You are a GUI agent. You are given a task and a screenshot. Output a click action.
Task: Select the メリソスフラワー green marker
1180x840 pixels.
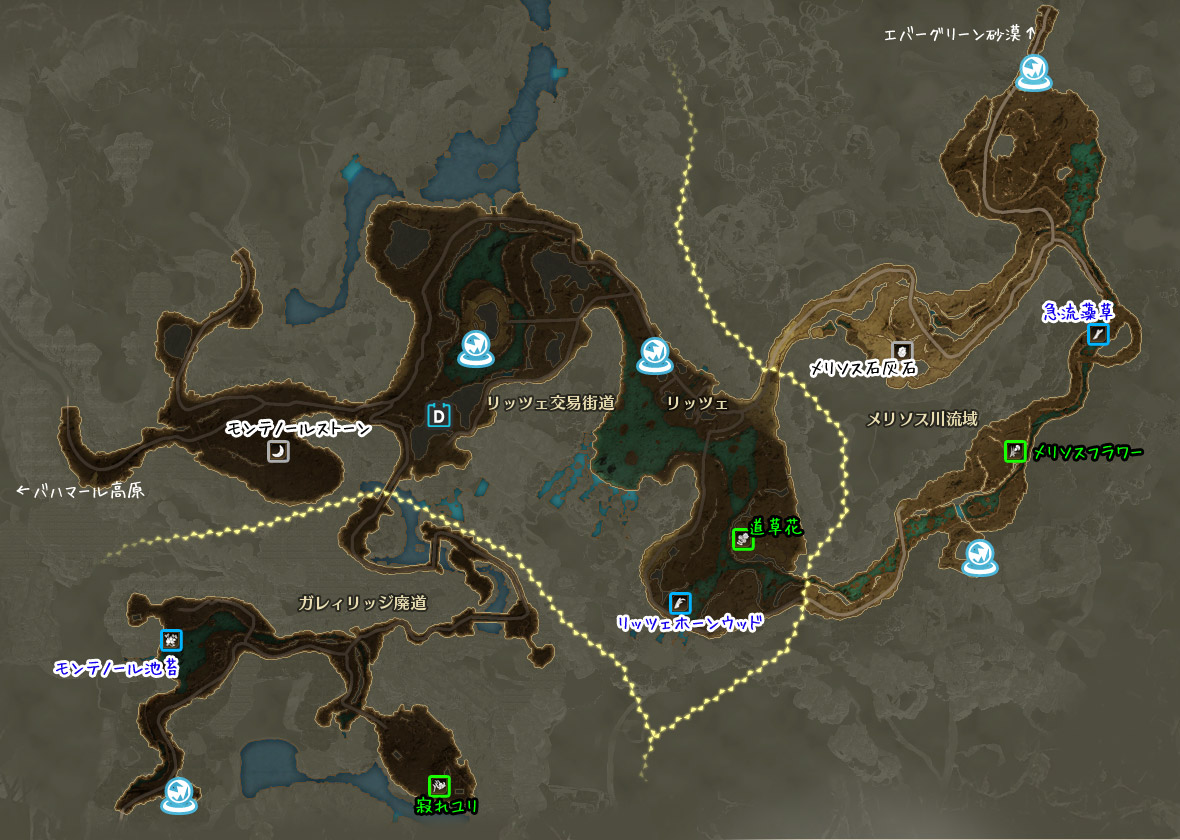1015,452
